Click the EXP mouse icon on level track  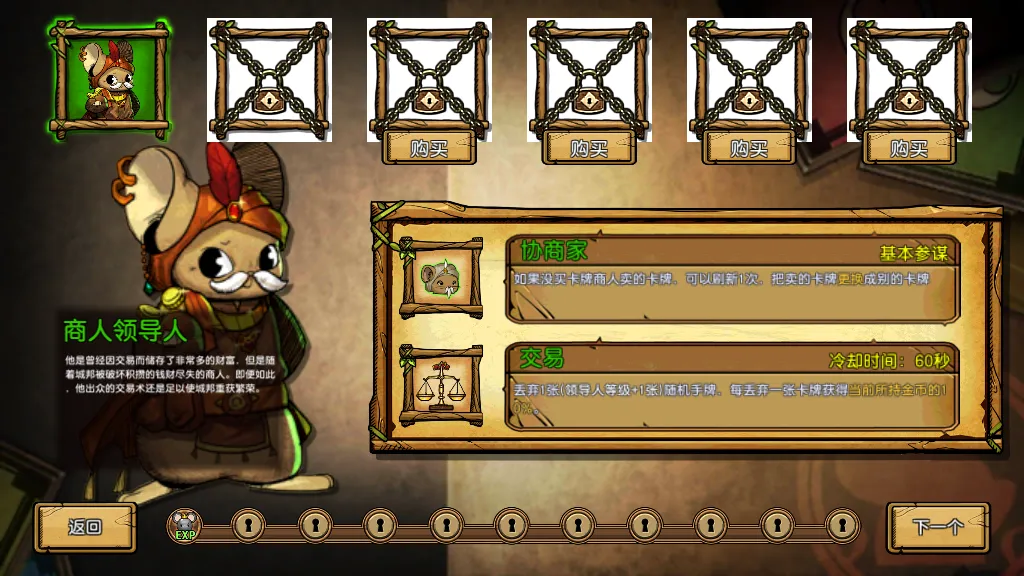pyautogui.click(x=184, y=524)
